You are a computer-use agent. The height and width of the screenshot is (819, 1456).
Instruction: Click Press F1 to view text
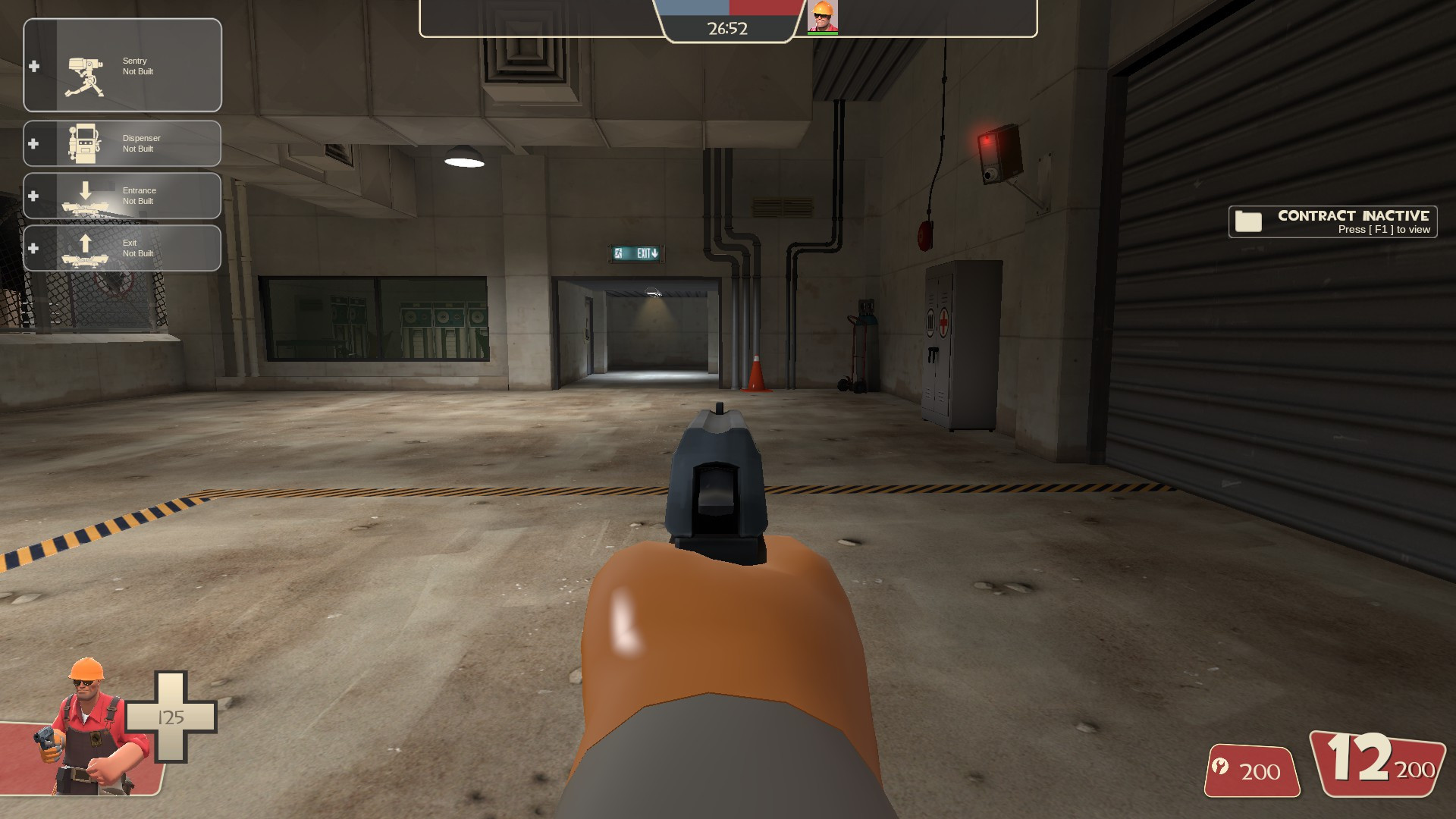(x=1382, y=228)
